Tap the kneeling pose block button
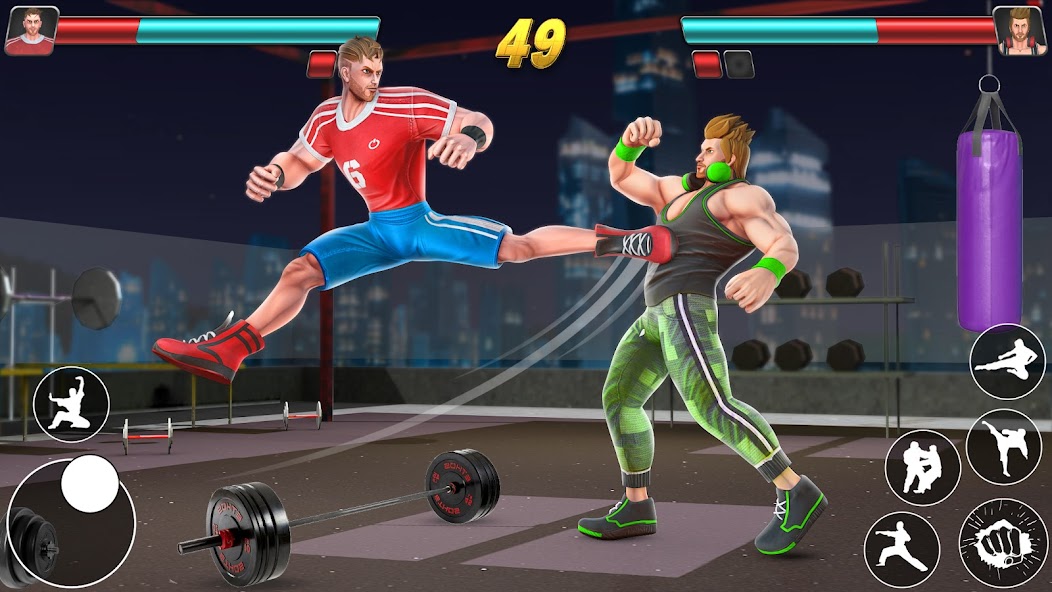The width and height of the screenshot is (1052, 592). coord(71,404)
